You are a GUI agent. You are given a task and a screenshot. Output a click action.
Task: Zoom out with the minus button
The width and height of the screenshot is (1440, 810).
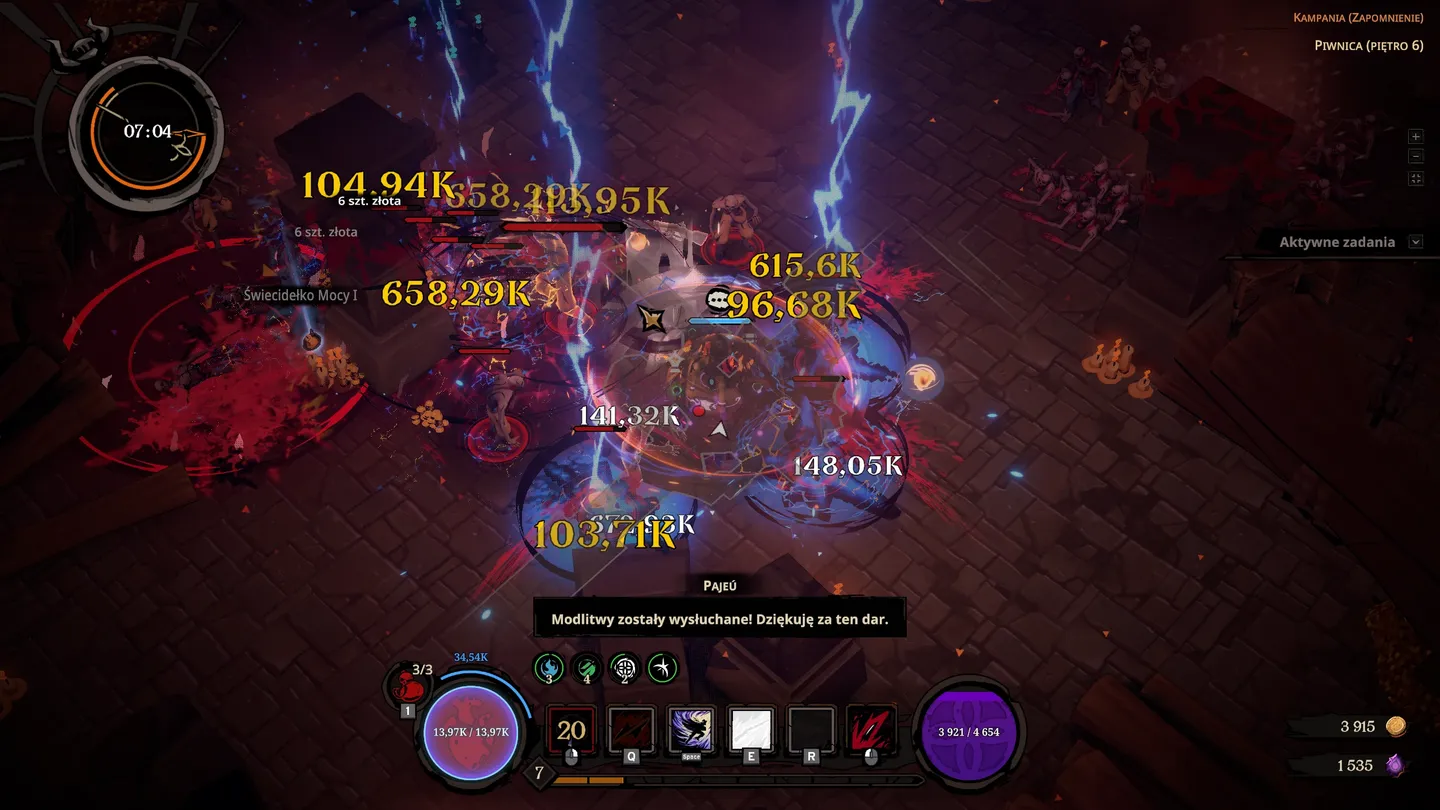1415,157
